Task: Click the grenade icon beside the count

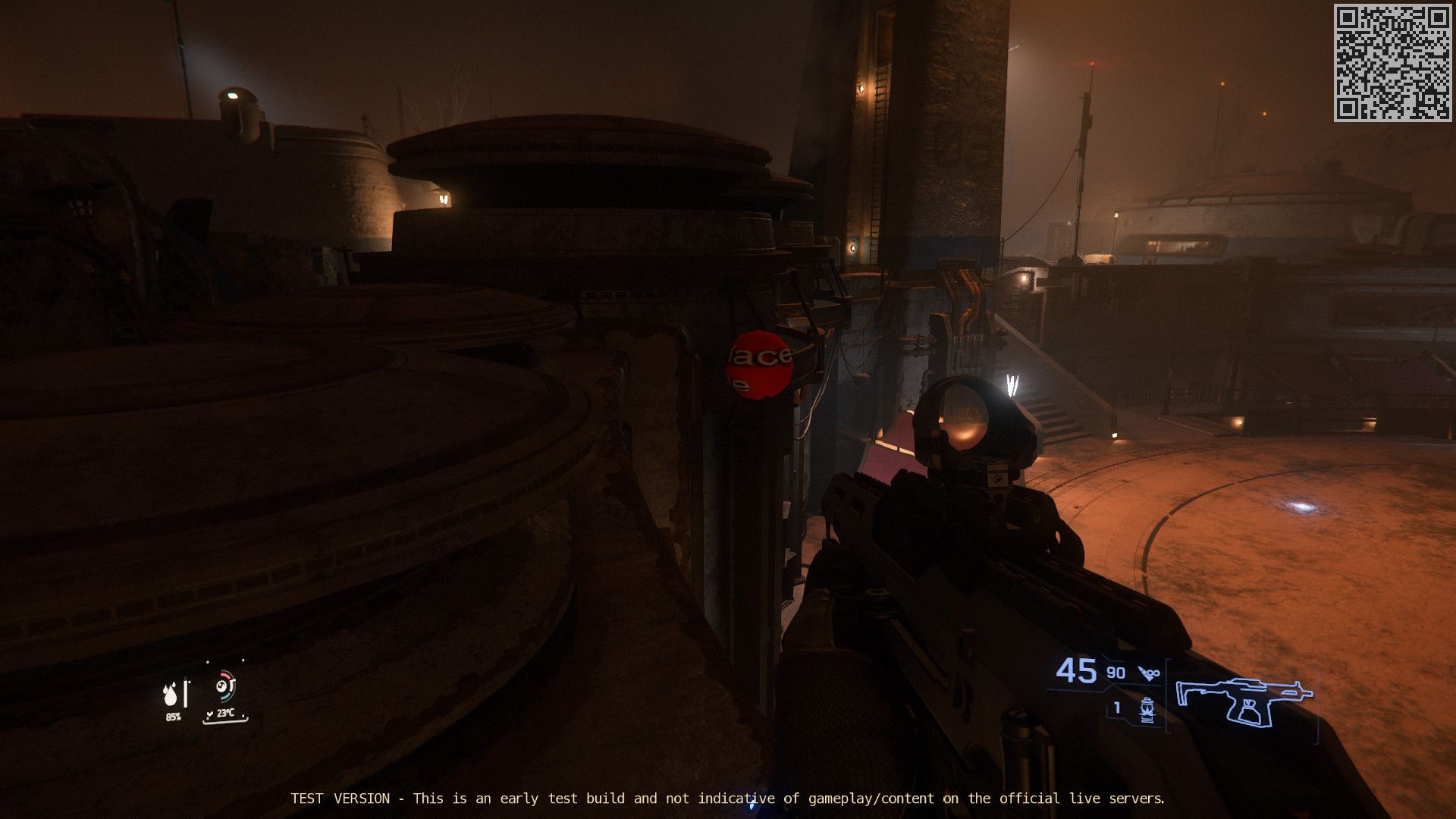Action: [x=1147, y=710]
